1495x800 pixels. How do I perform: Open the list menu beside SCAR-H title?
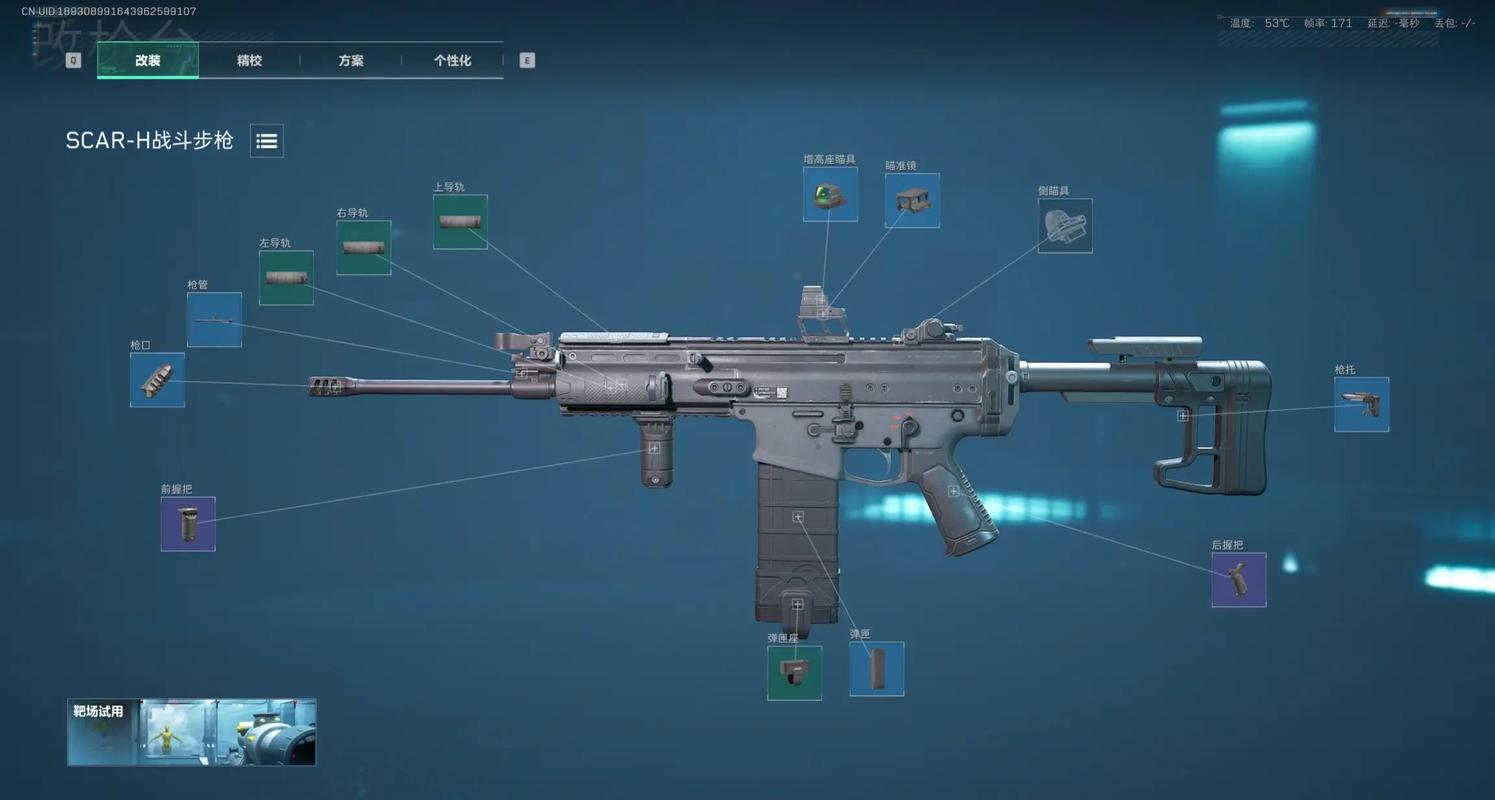click(267, 141)
